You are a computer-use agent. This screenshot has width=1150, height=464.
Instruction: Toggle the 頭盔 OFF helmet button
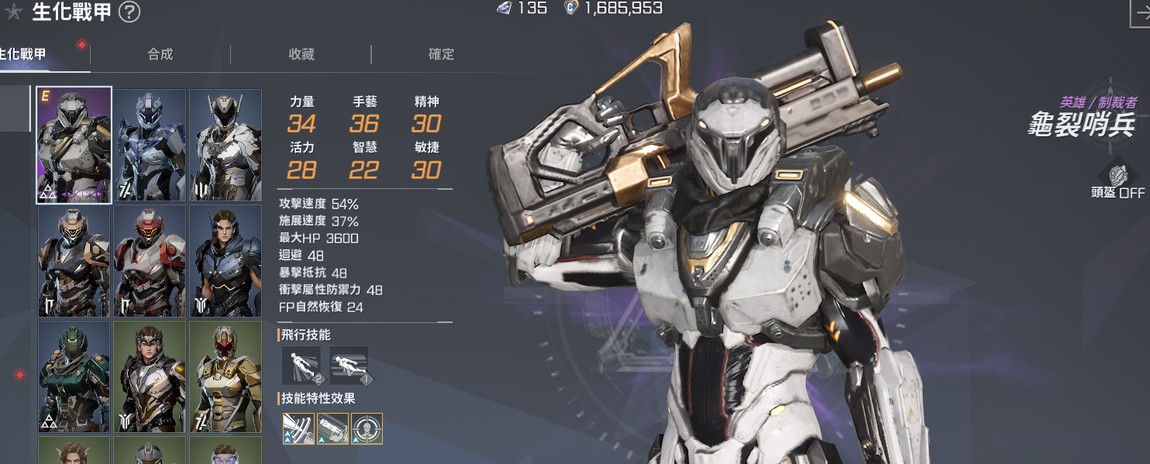click(x=1119, y=181)
